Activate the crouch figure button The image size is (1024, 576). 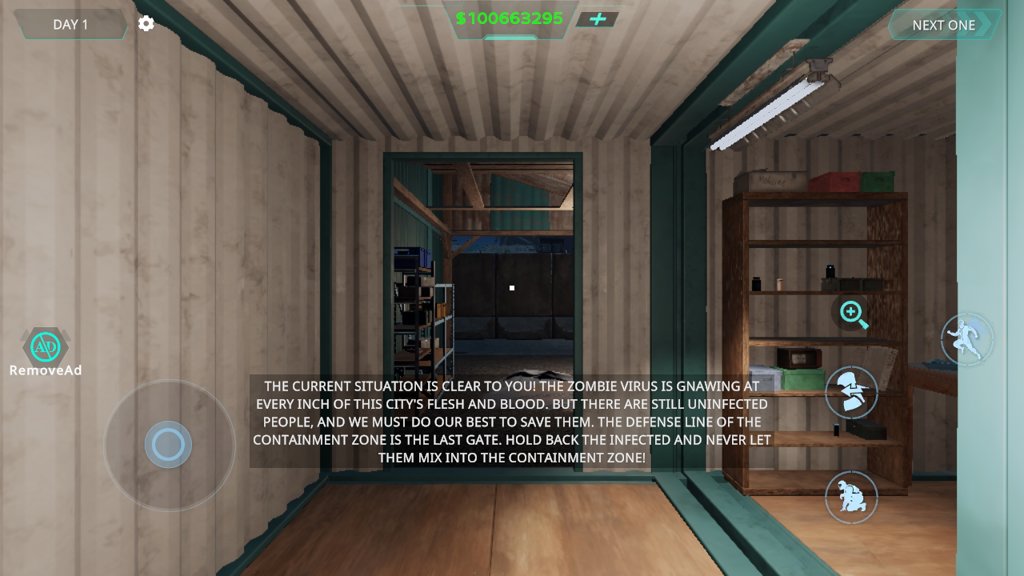pyautogui.click(x=851, y=496)
